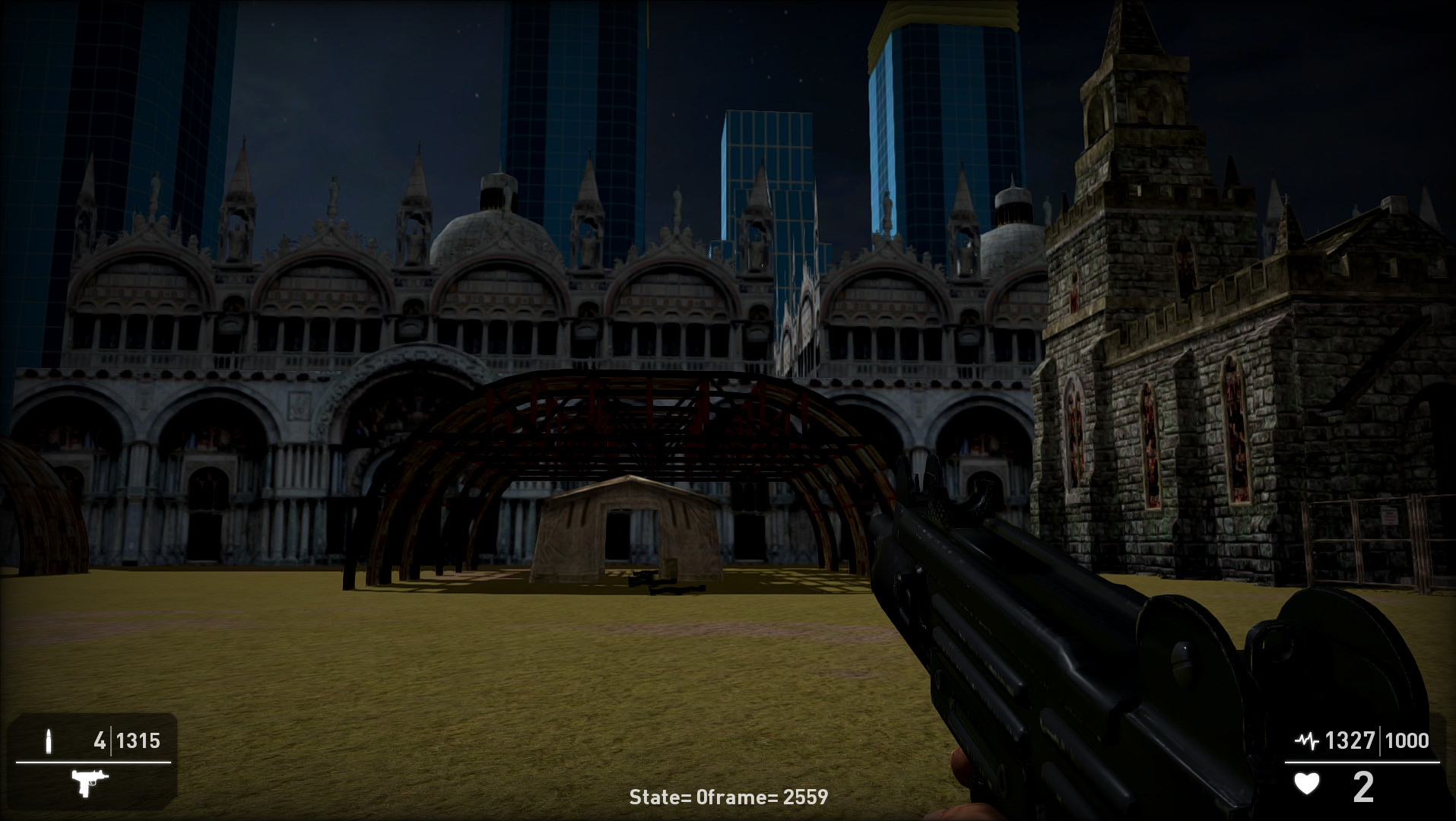The height and width of the screenshot is (821, 1456).
Task: Click the debug text State= 0frame= 2559
Action: [728, 797]
